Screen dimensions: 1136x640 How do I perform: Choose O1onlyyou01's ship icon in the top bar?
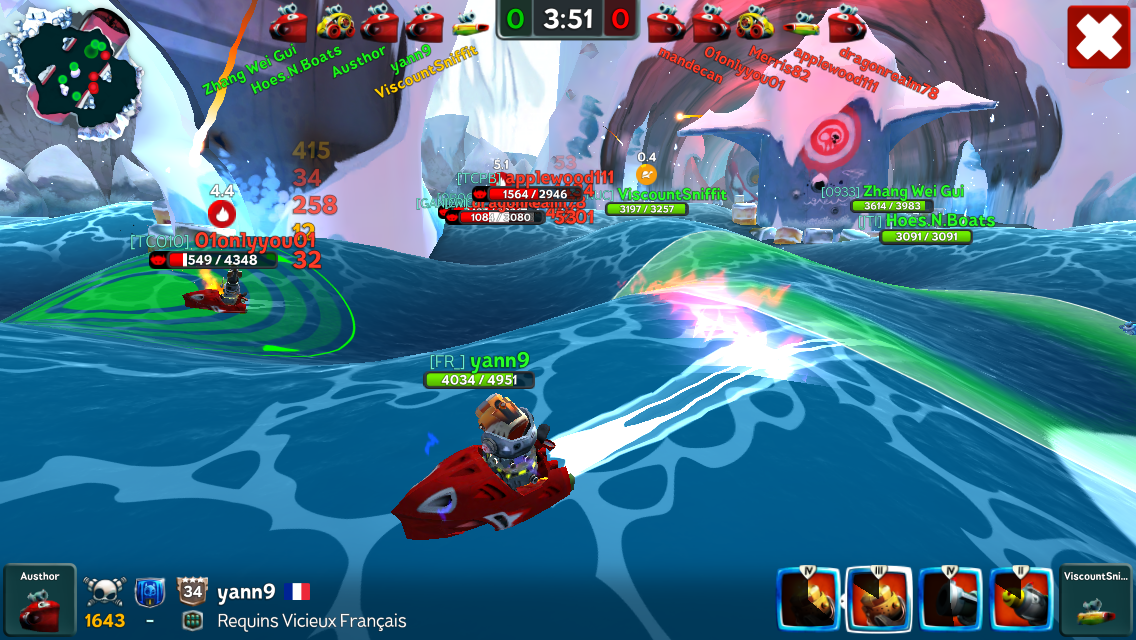[x=710, y=22]
